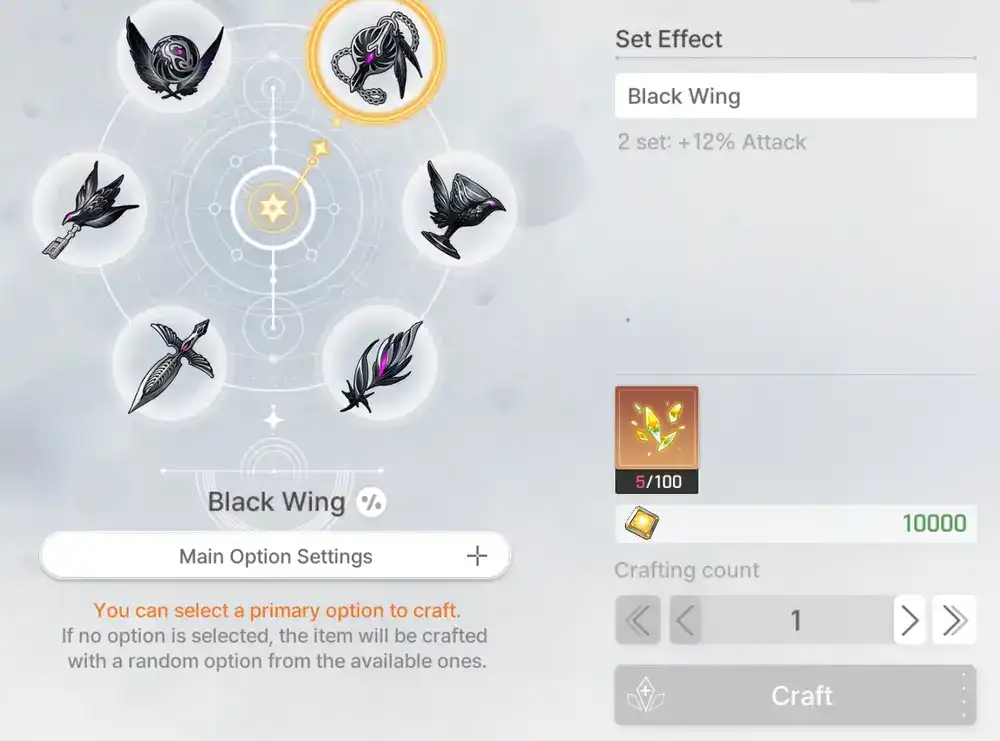Viewport: 1000px width, 741px height.
Task: Decrease crafting count by one
Action: [686, 621]
